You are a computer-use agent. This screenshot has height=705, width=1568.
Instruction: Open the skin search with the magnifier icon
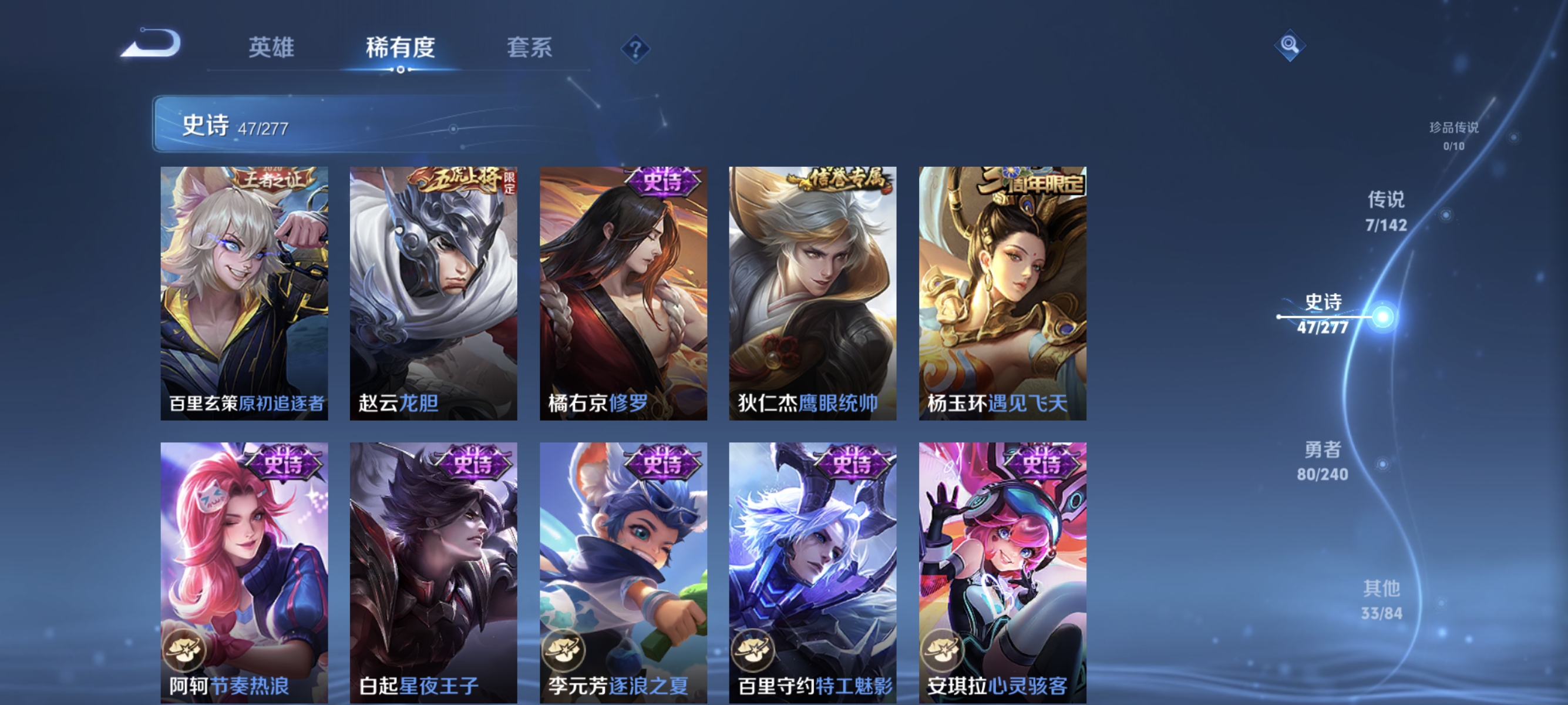(x=1290, y=45)
